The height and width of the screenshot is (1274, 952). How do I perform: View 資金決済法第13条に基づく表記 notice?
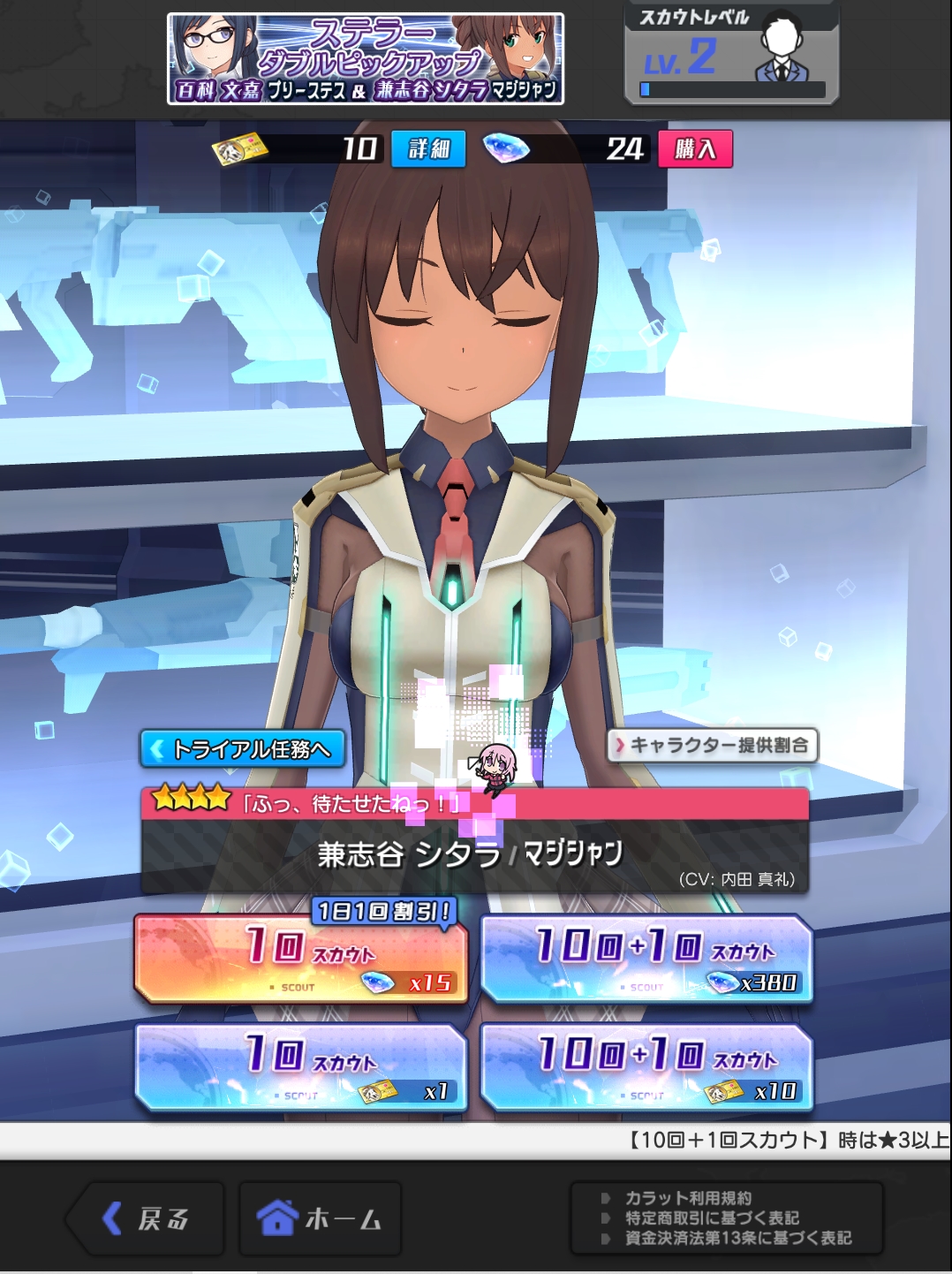pyautogui.click(x=737, y=1239)
